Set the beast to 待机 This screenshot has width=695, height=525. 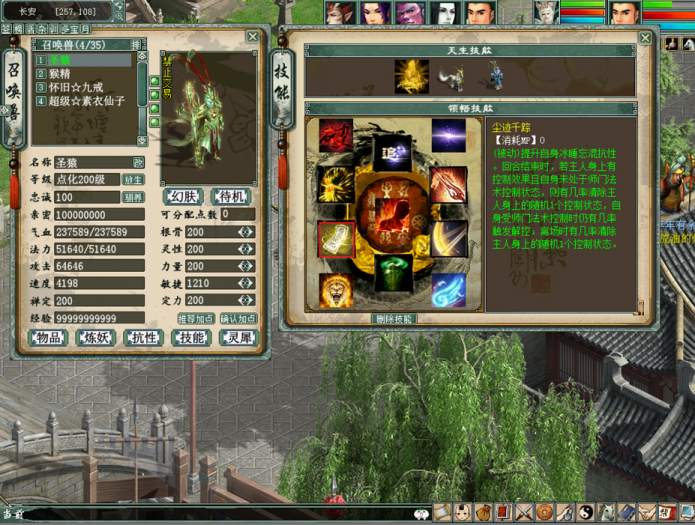[231, 196]
